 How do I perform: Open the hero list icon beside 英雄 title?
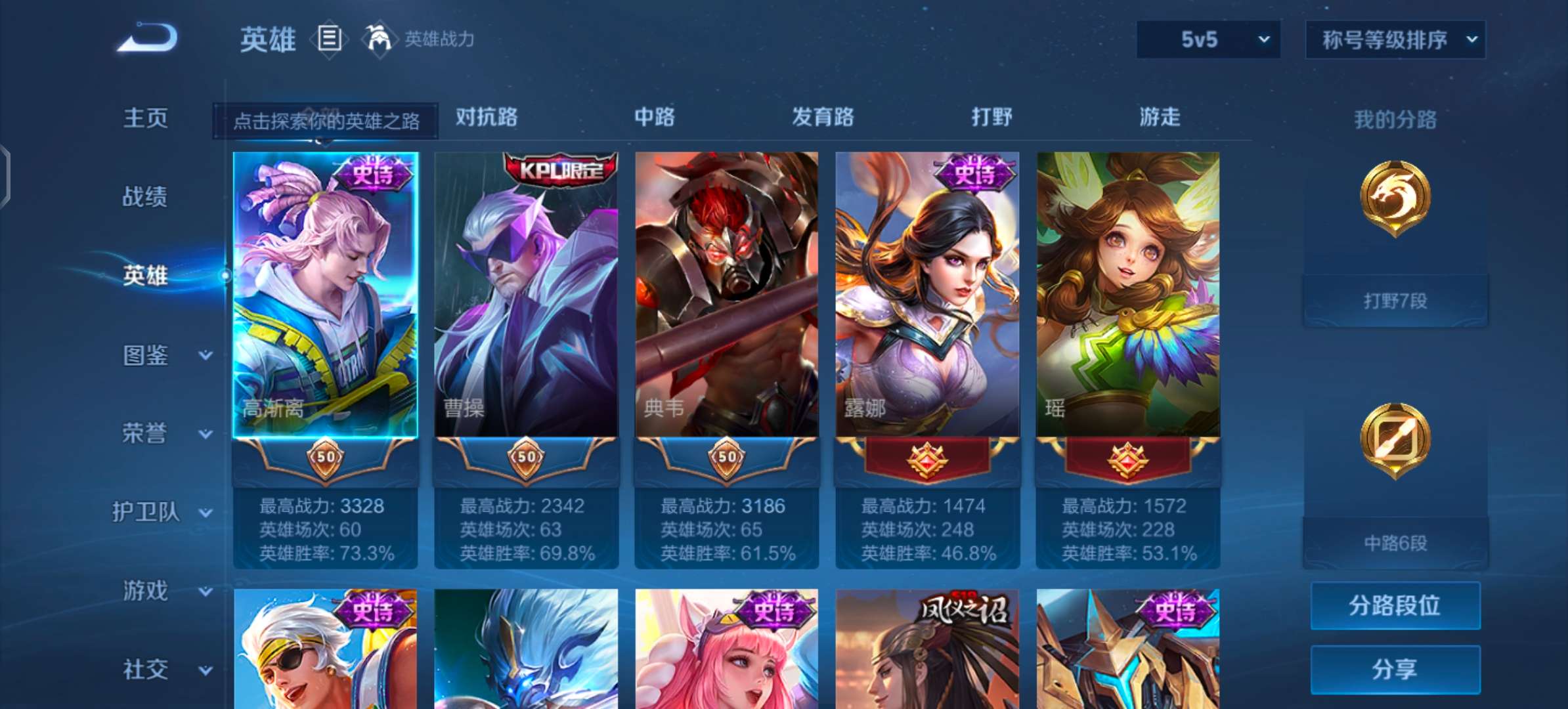tap(328, 39)
